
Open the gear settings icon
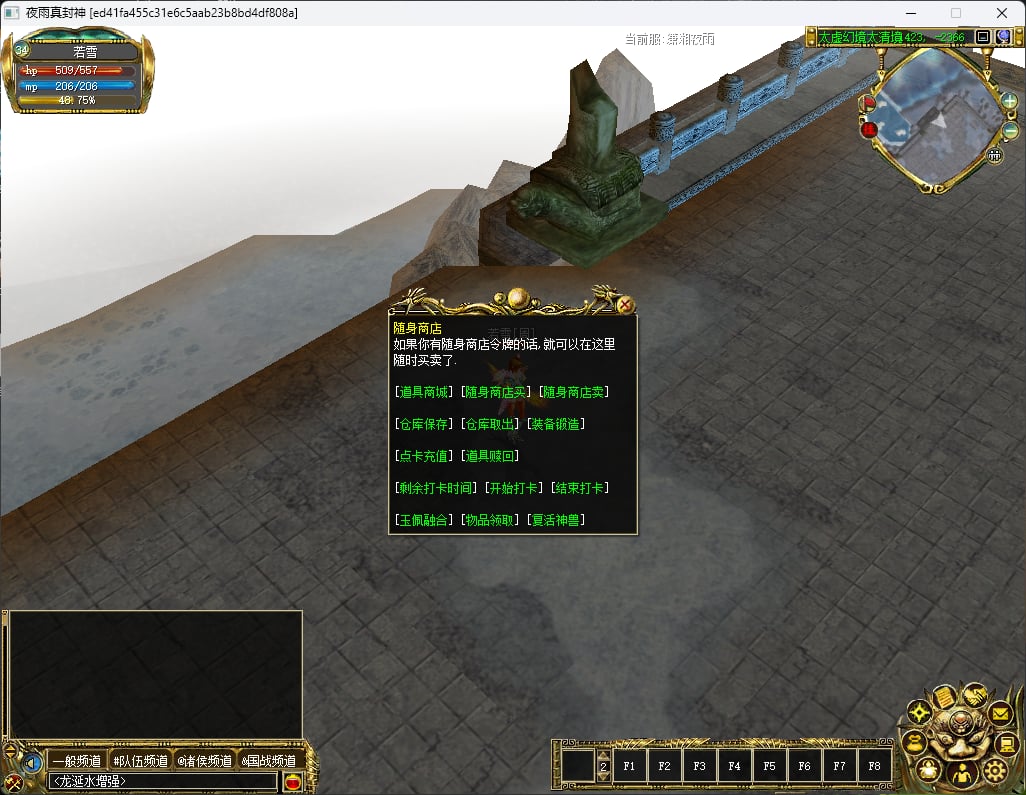994,770
